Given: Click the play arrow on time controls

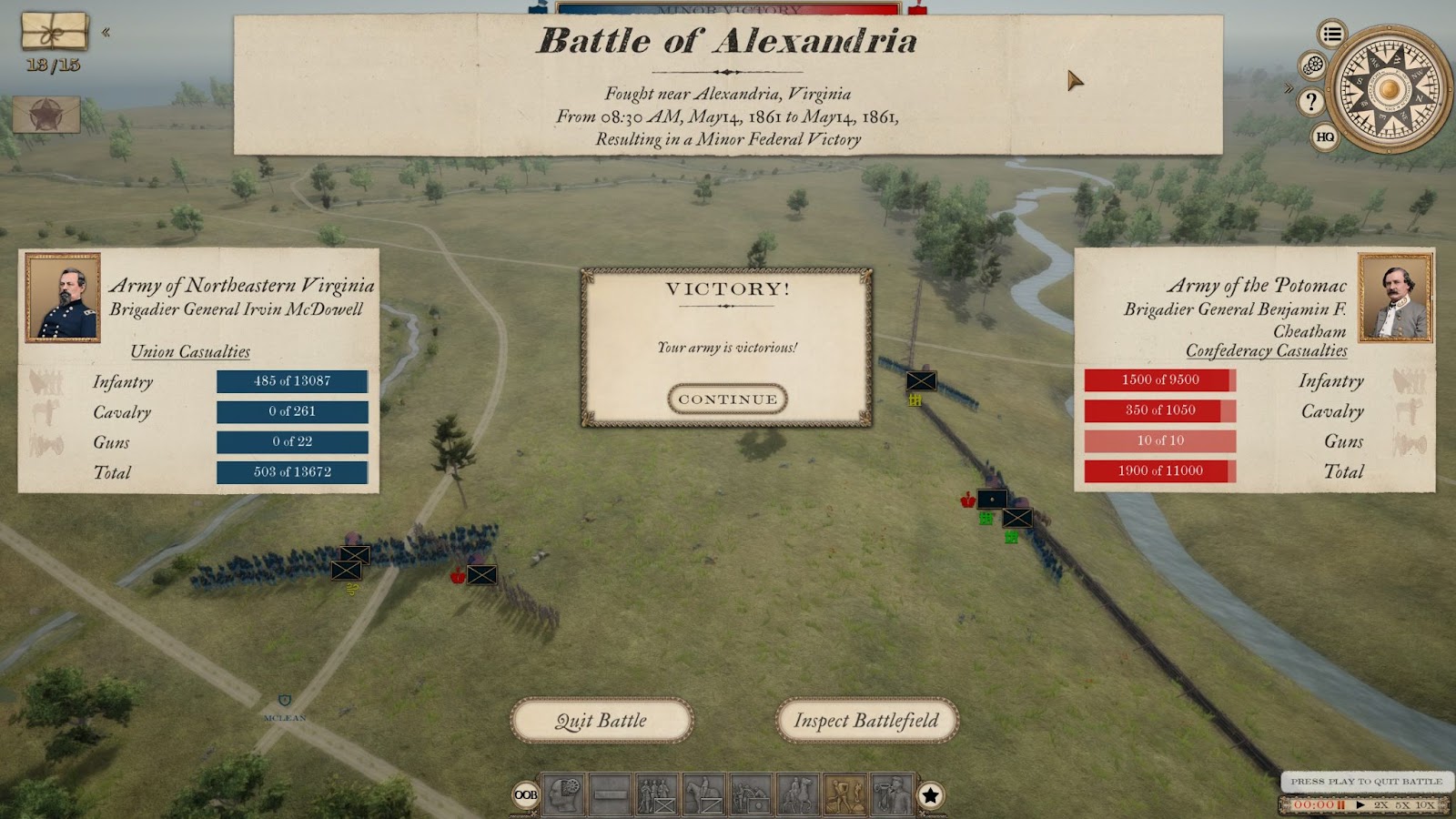Looking at the screenshot, I should point(1360,804).
